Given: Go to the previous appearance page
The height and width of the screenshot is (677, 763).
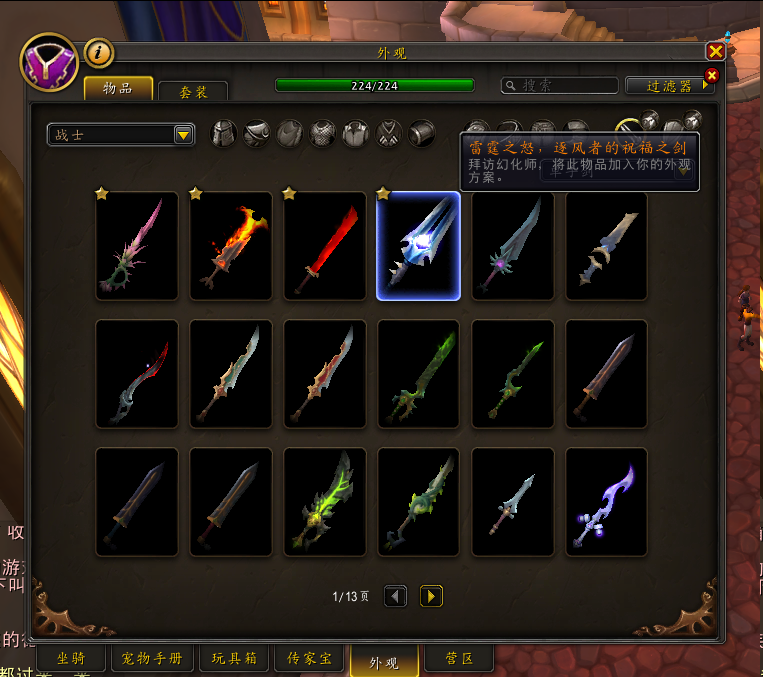Looking at the screenshot, I should pos(396,596).
